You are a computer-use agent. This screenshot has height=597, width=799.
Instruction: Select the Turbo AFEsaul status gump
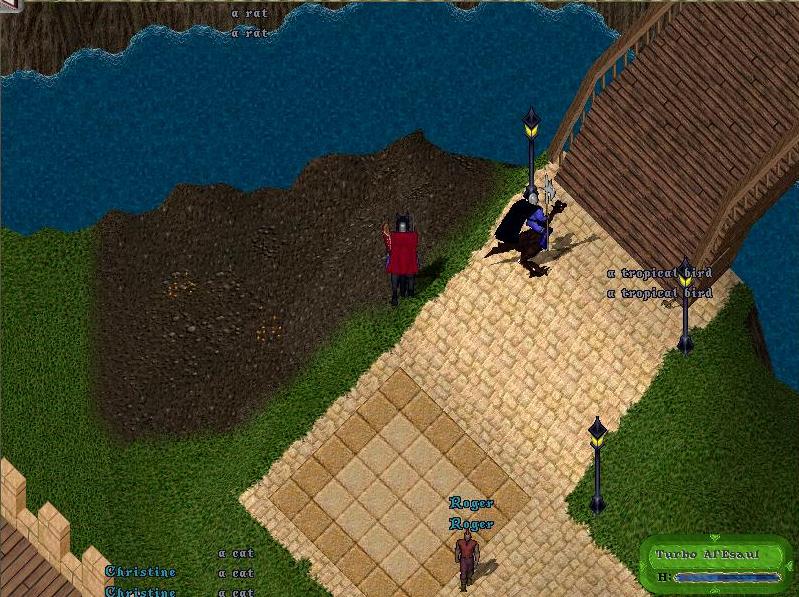[716, 565]
